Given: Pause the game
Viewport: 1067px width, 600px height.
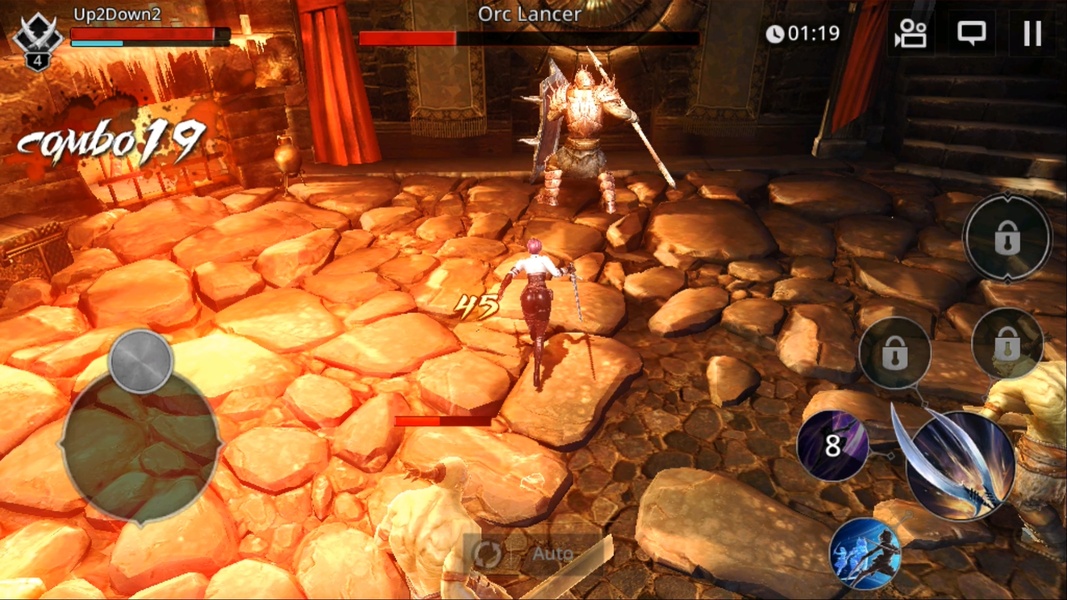Looking at the screenshot, I should coord(1032,34).
